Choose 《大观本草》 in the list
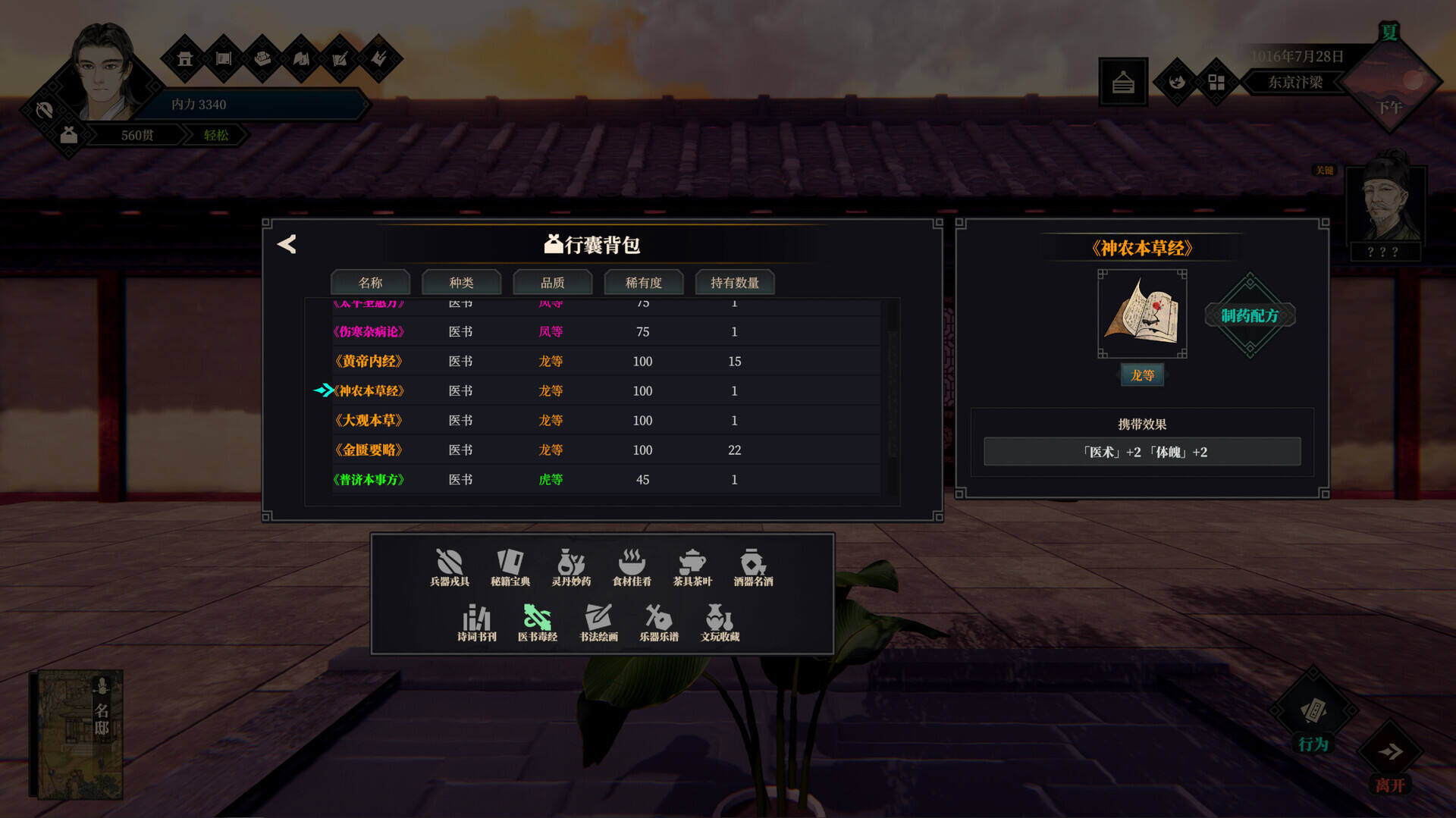 (369, 421)
